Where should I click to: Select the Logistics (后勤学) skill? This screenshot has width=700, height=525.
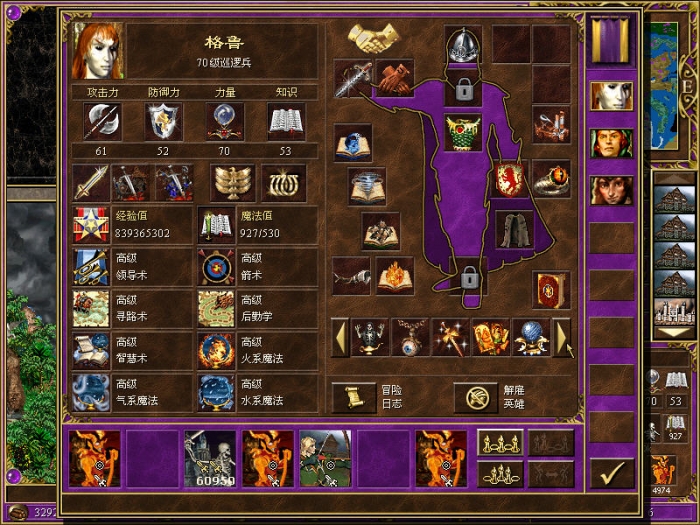[216, 309]
